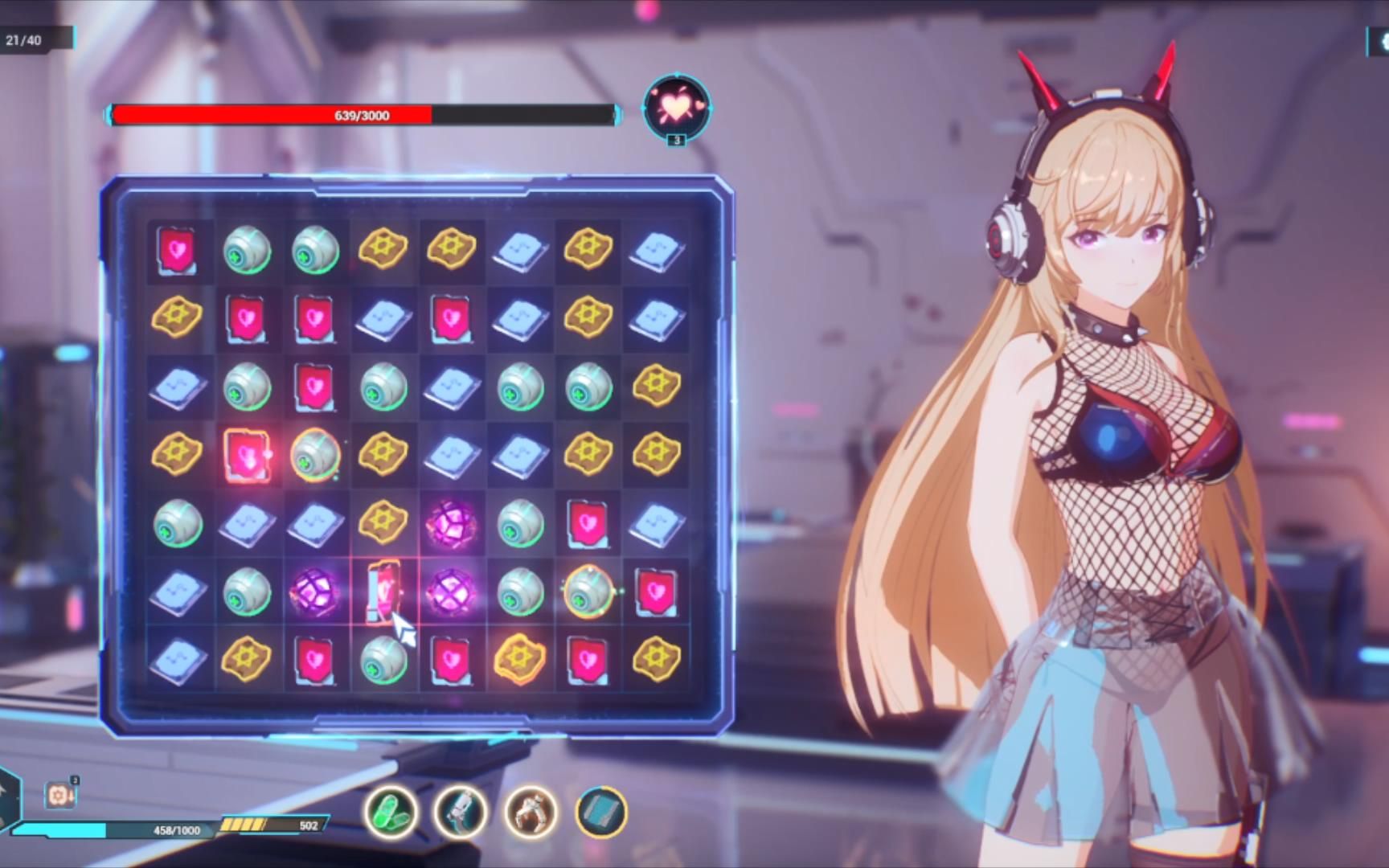
Task: Pick the brightly glowing pink heart card tile
Action: coord(247,455)
